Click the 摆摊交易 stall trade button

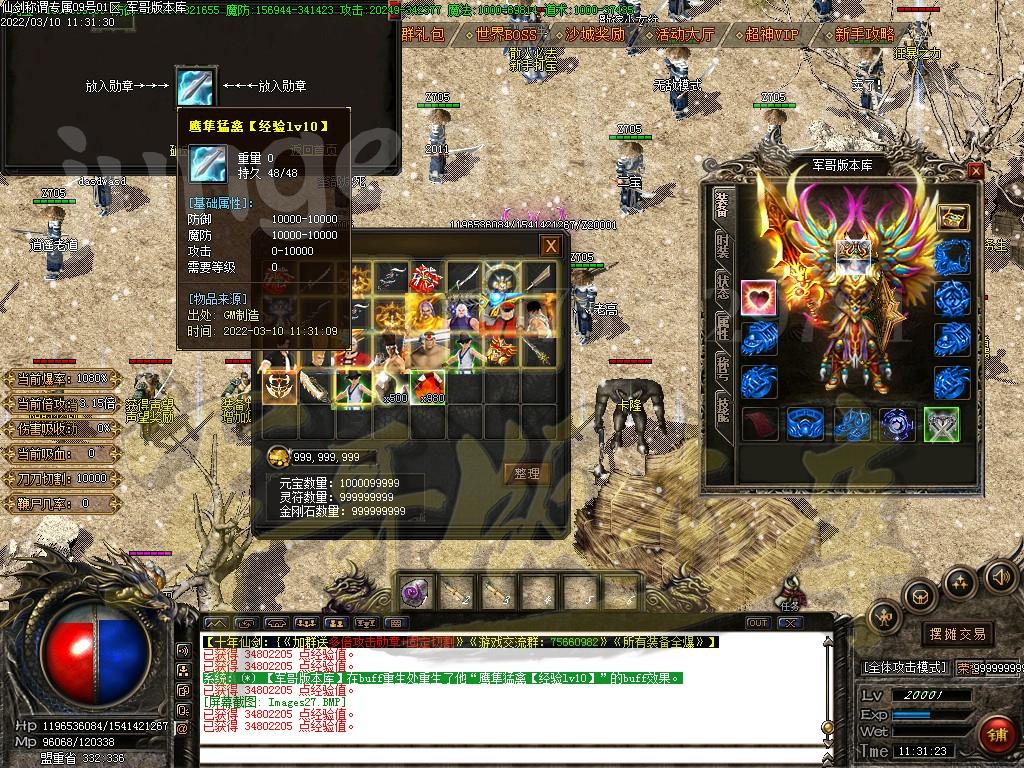tap(957, 634)
